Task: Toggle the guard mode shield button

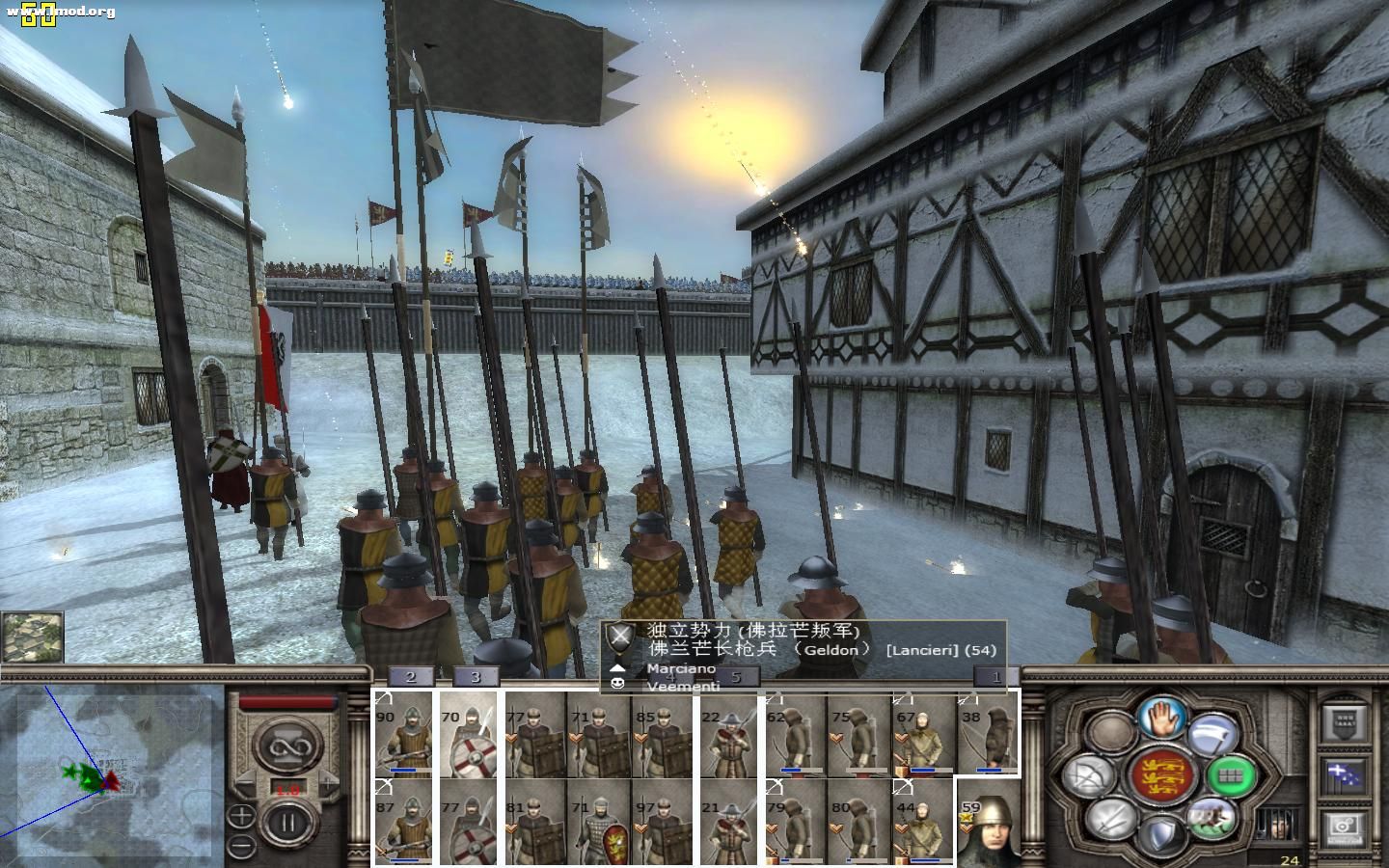Action: point(1161,833)
